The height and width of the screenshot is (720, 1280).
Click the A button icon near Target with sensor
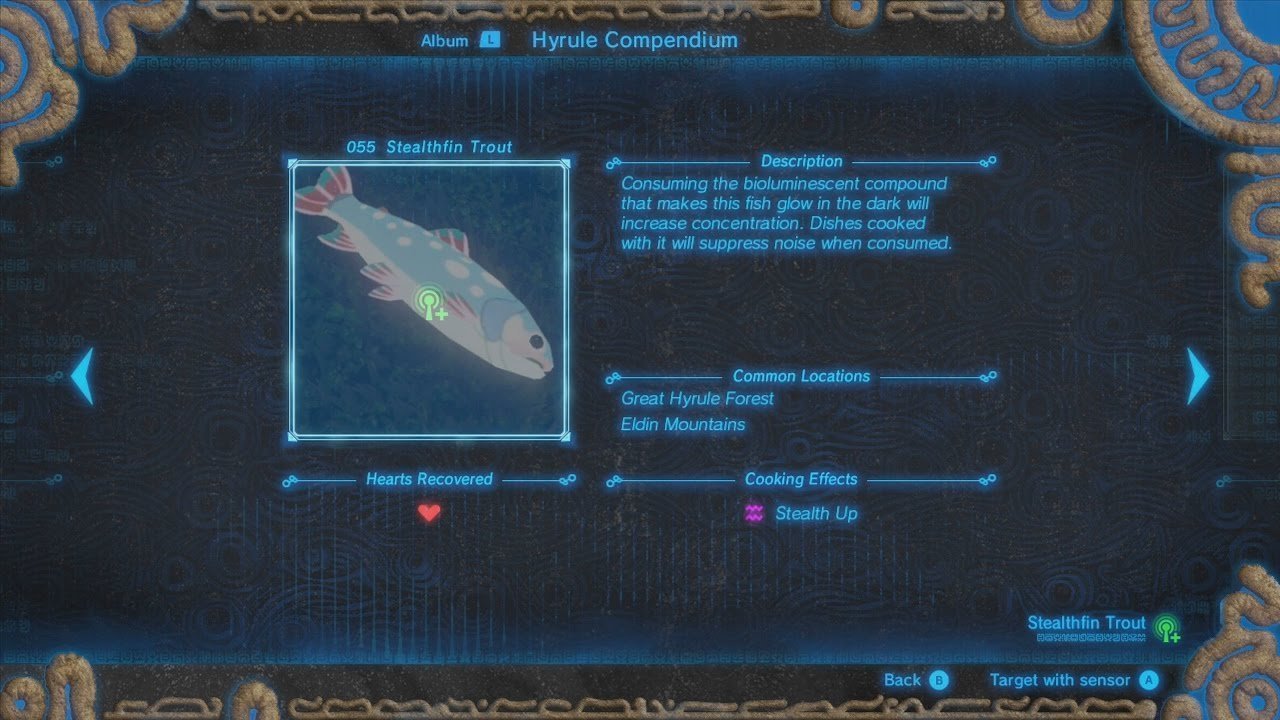tap(1148, 679)
